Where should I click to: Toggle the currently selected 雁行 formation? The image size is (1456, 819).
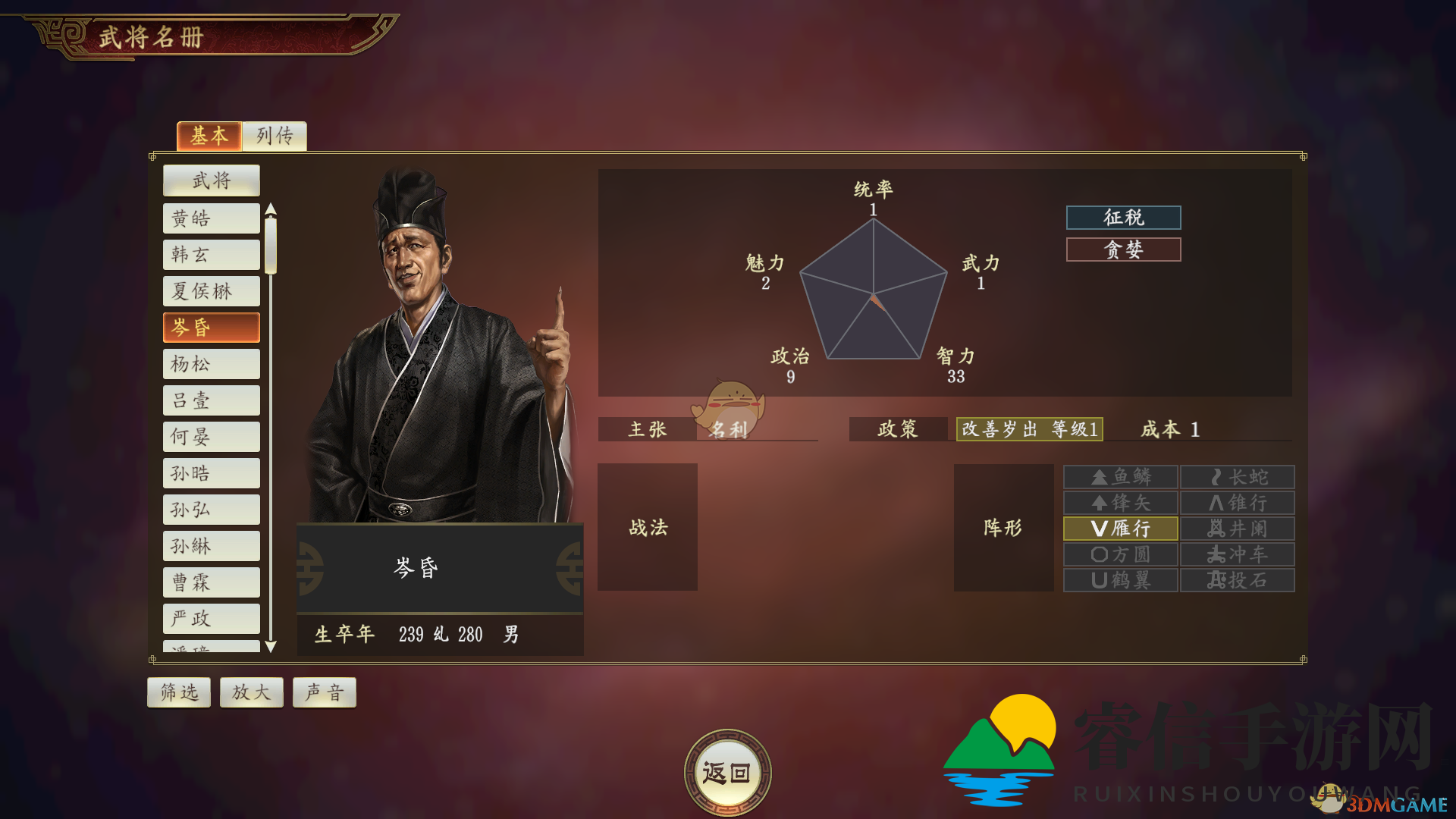1119,528
